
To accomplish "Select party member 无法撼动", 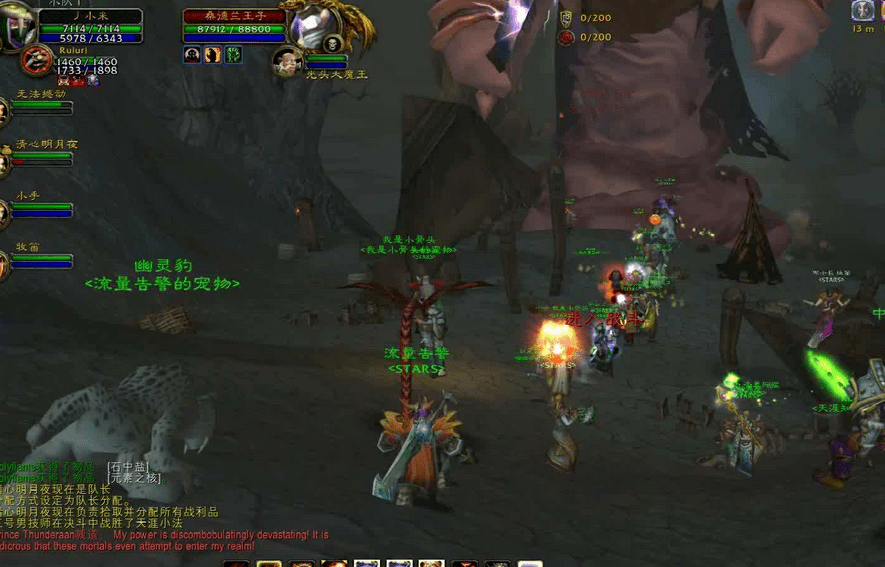I will click(3, 110).
